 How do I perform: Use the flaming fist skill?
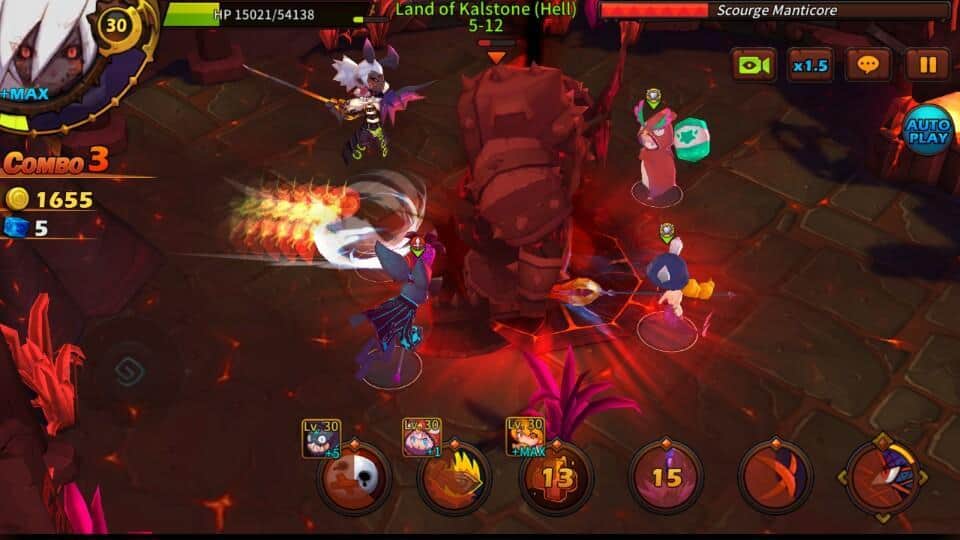coord(455,478)
